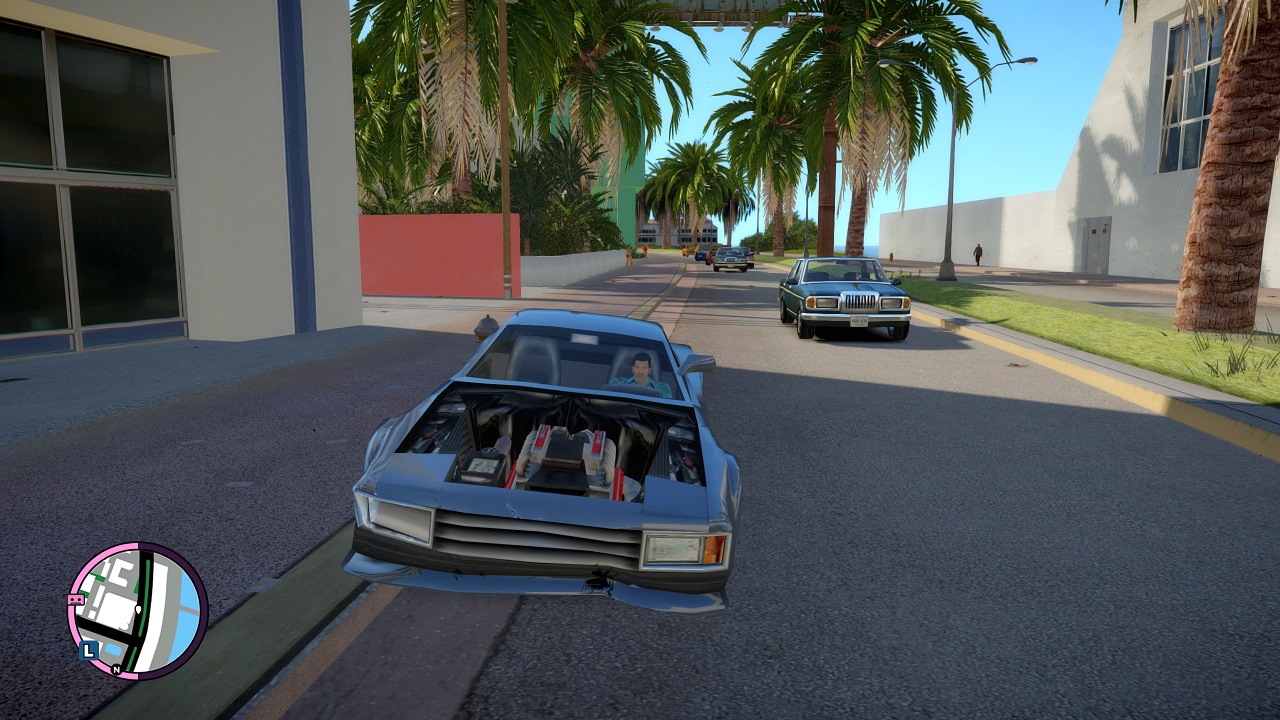Click the VICE CITY license plate on the sedan
This screenshot has height=720, width=1280.
(859, 322)
